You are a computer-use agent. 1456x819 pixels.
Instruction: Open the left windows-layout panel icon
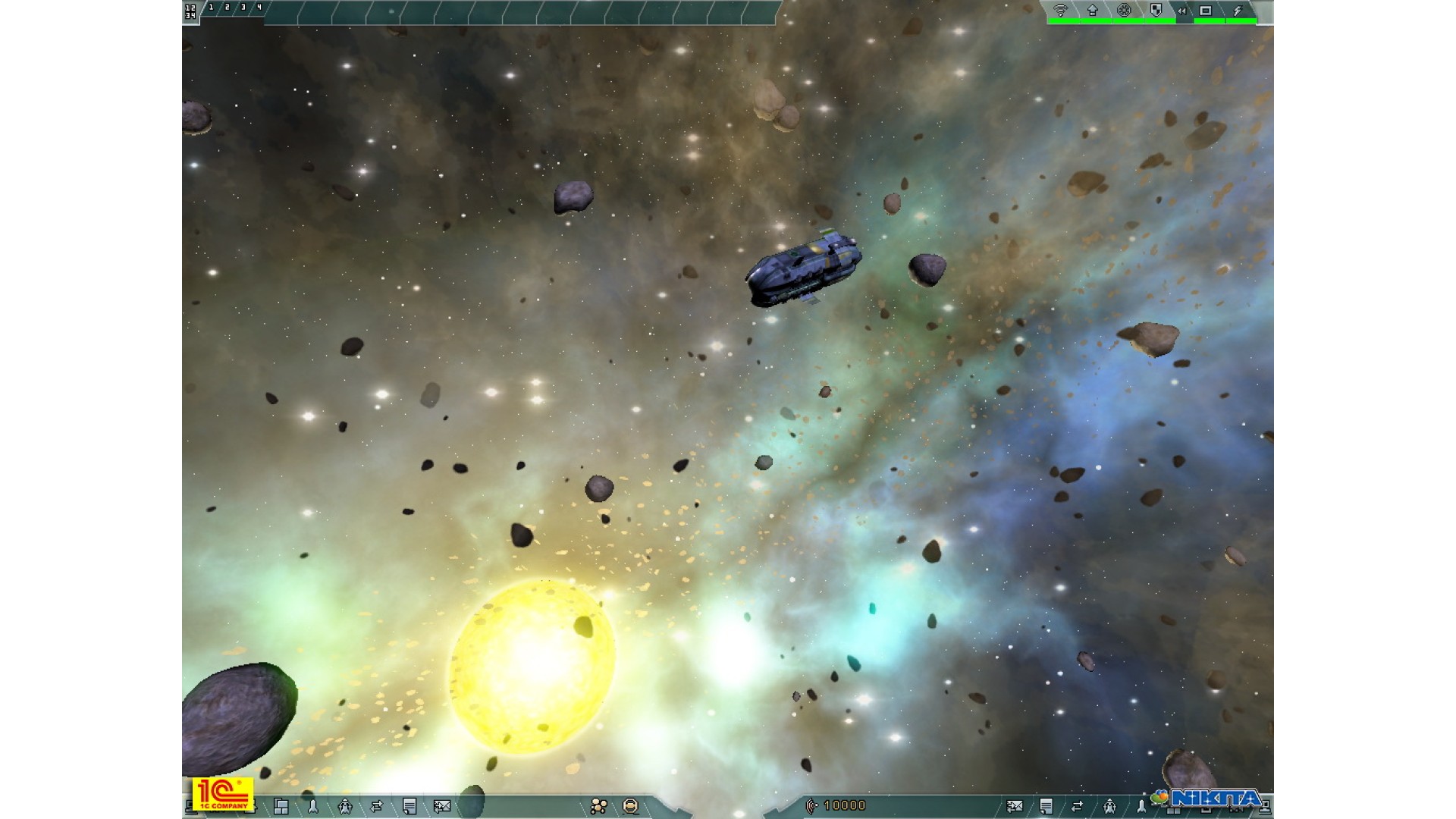point(281,806)
